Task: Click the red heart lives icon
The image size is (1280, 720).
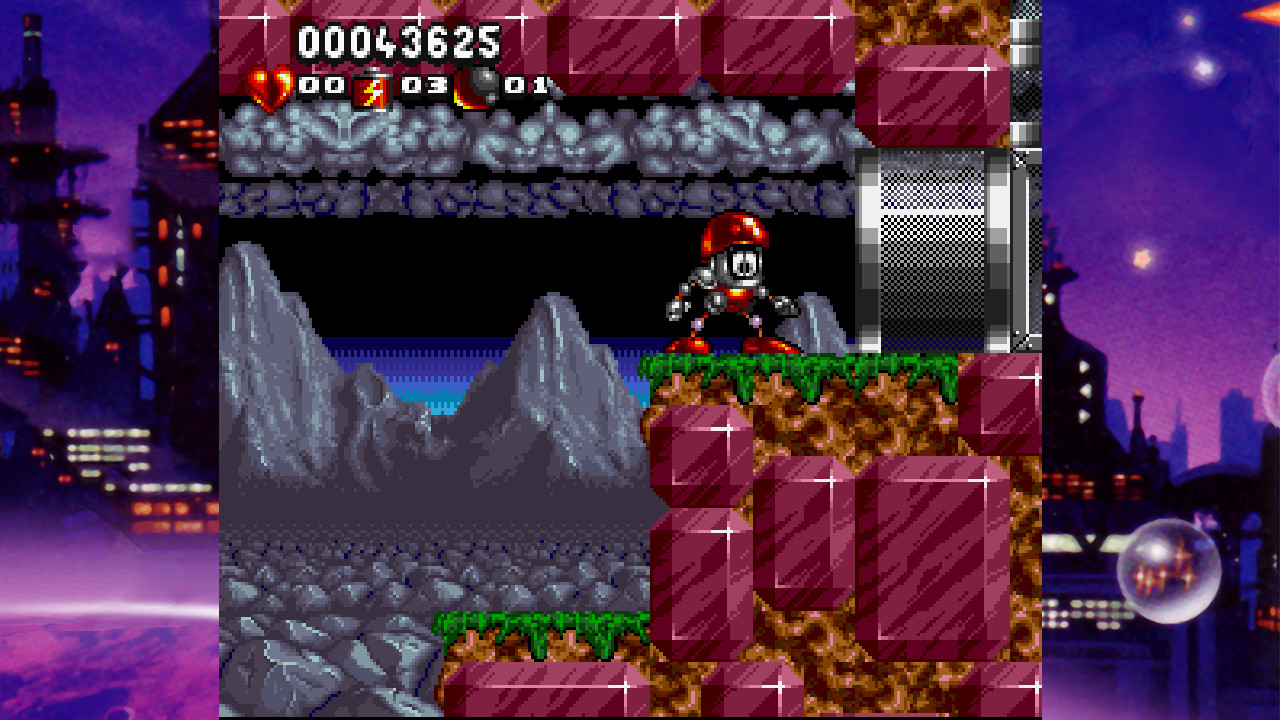Action: (x=270, y=88)
